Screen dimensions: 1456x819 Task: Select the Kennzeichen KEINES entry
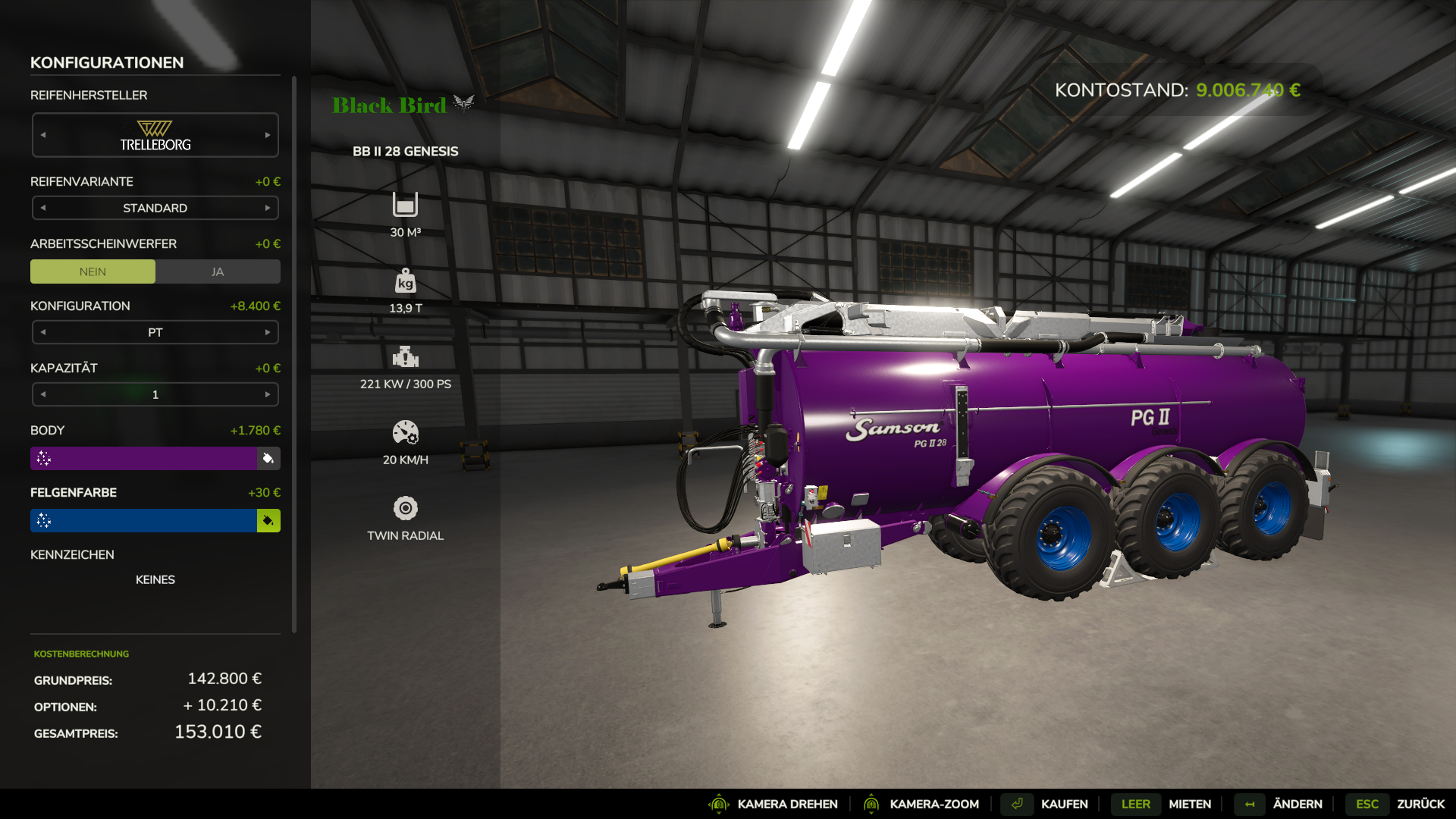coord(155,579)
